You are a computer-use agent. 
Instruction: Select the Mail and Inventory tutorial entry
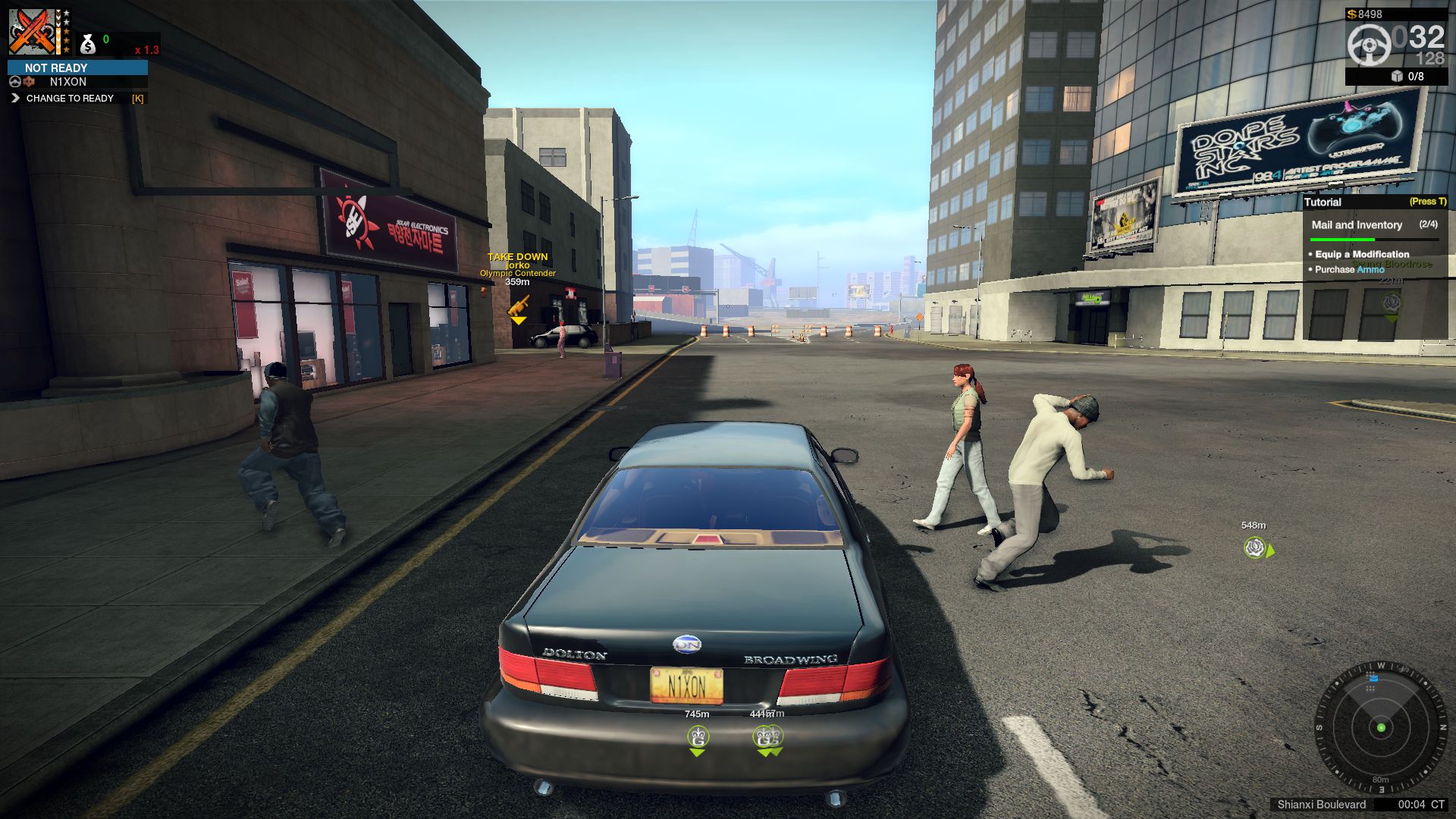pos(1357,225)
